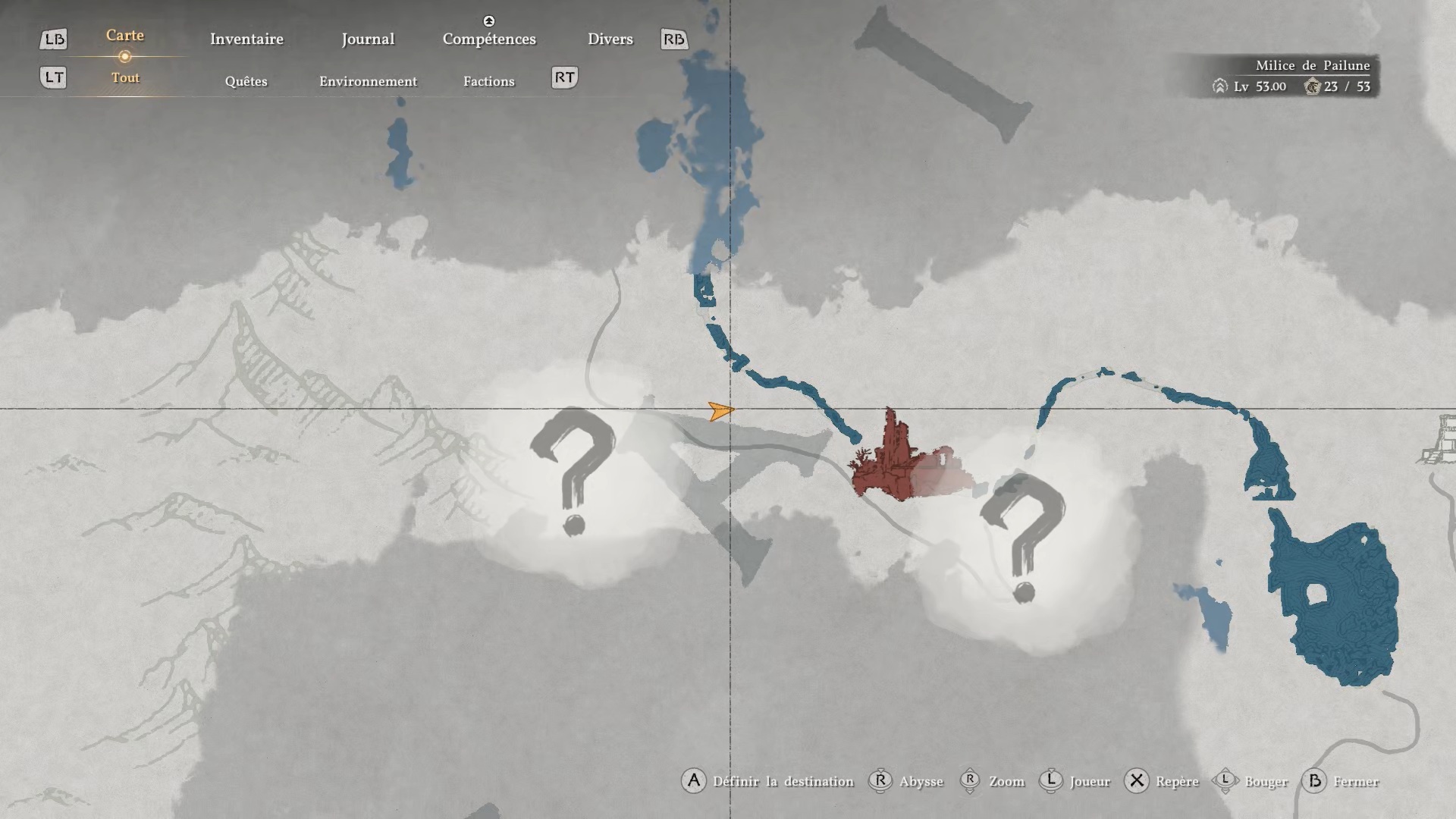Choose the Environnement map filter
This screenshot has height=819, width=1456.
(368, 81)
